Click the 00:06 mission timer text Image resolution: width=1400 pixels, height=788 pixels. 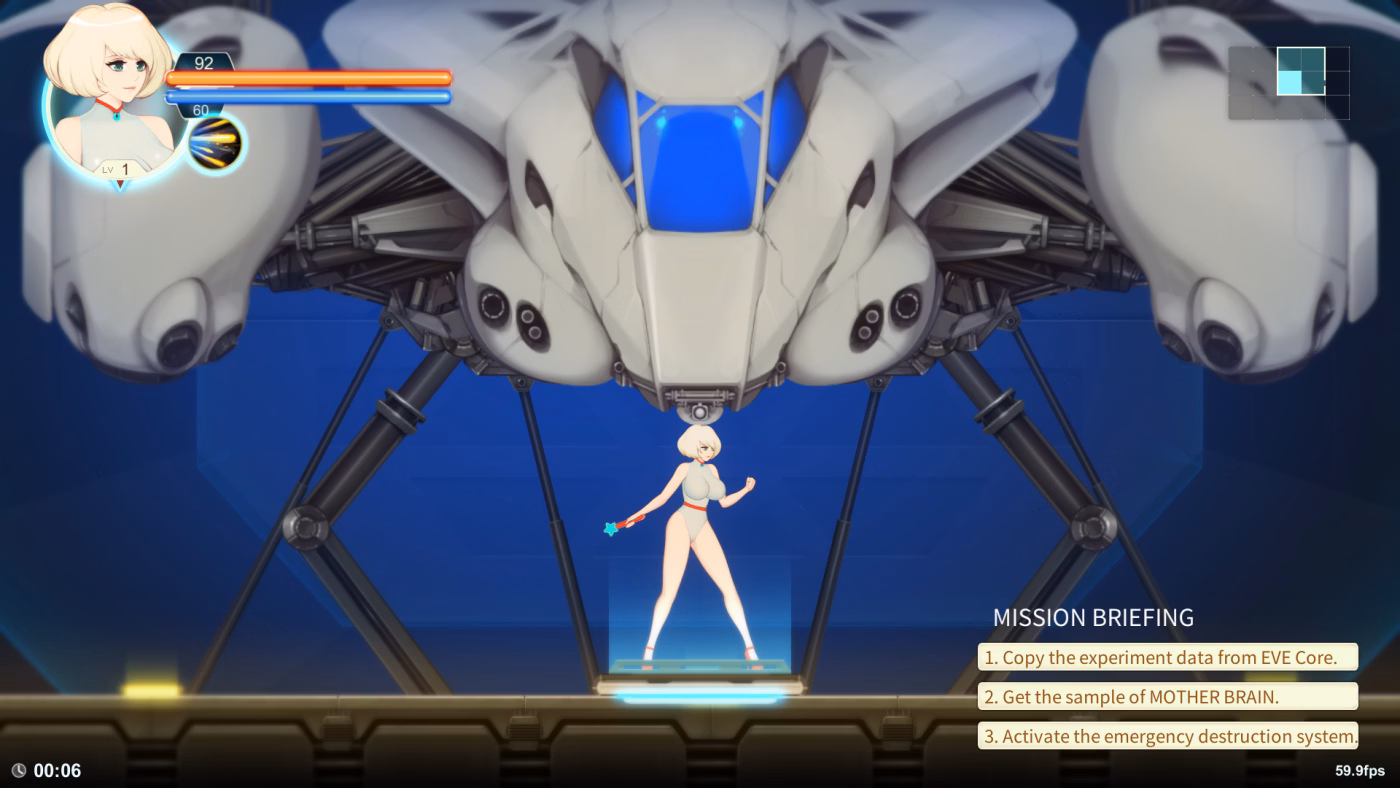(x=55, y=770)
